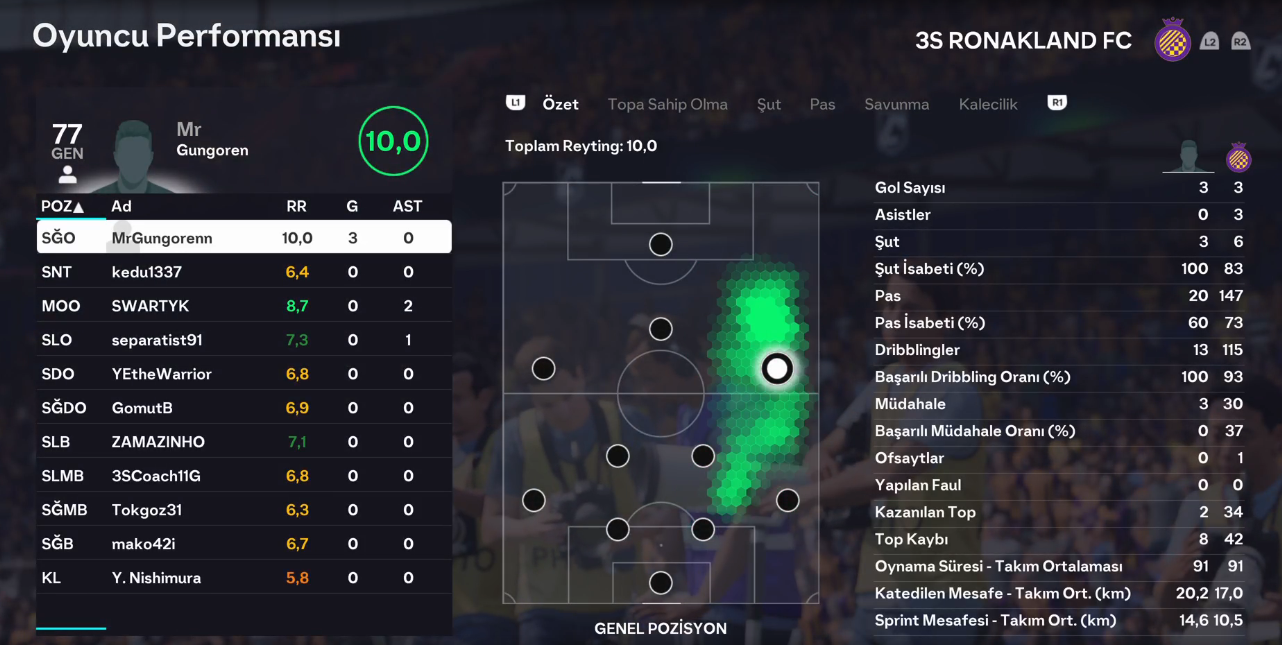1282x645 pixels.
Task: Open the Topa Sahip Olma tab
Action: (667, 104)
